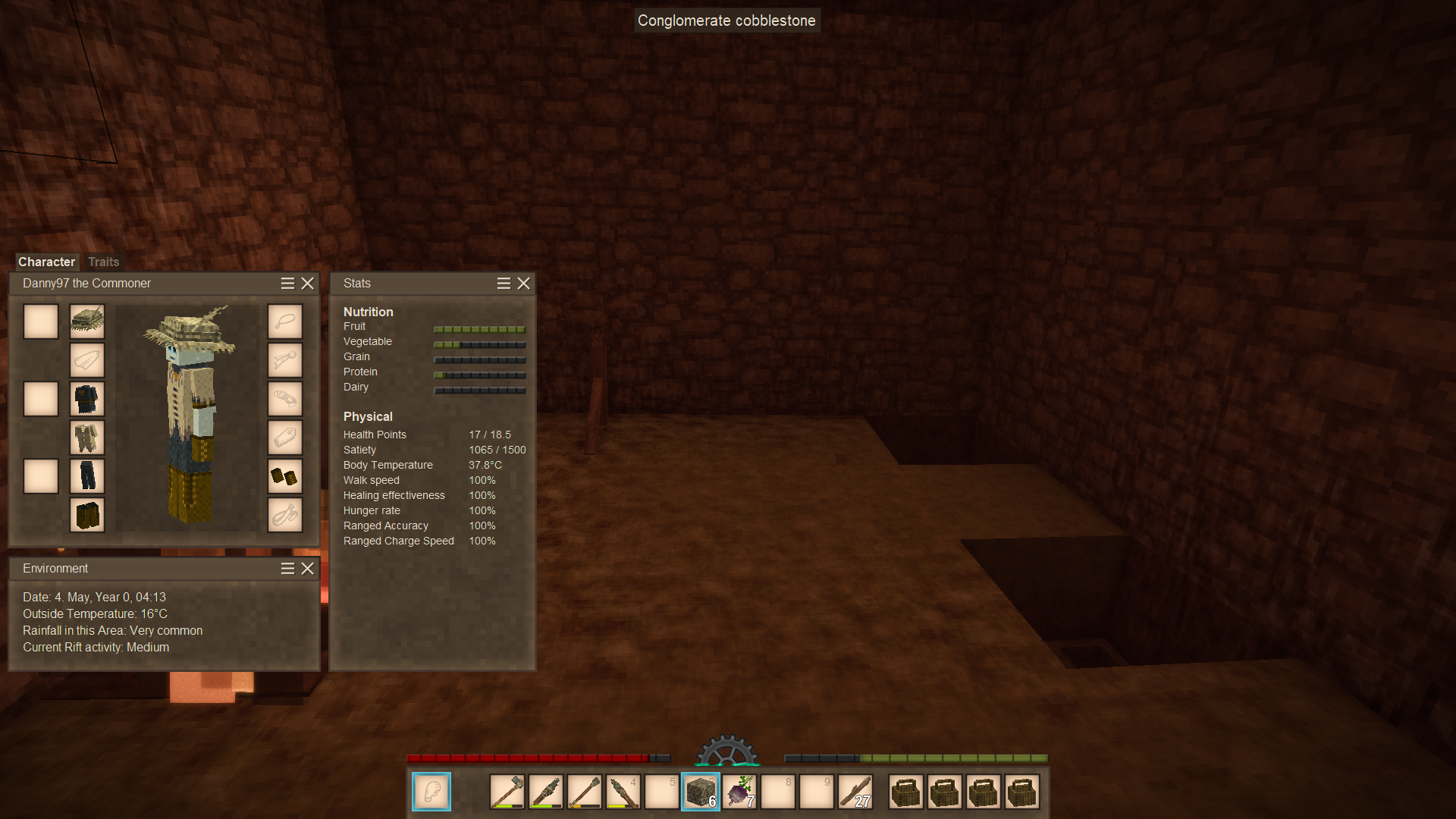Pick the stack of 27 sticks
This screenshot has height=819, width=1456.
point(855,792)
